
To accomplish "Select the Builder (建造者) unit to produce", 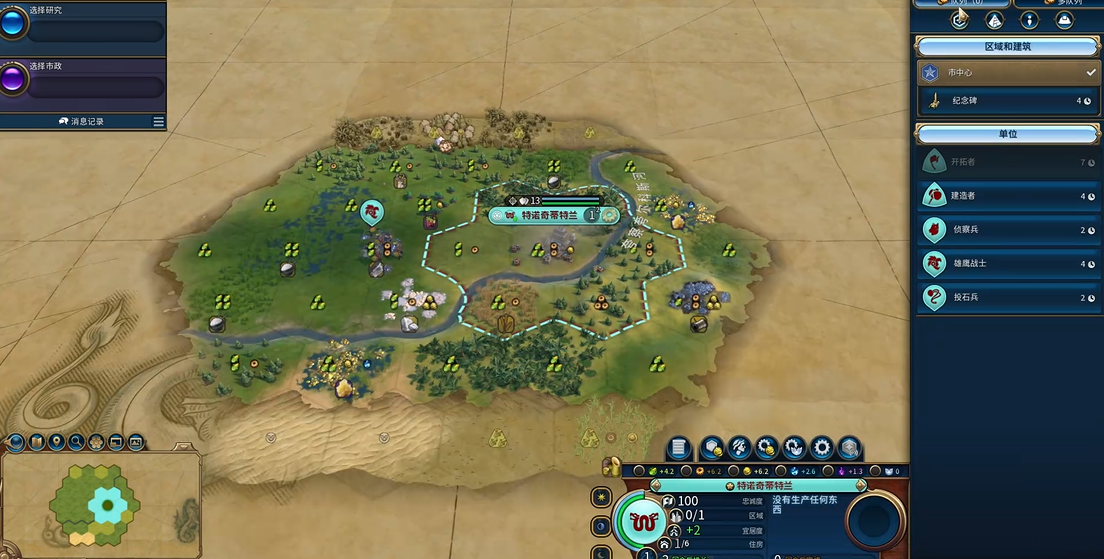I will [1008, 196].
